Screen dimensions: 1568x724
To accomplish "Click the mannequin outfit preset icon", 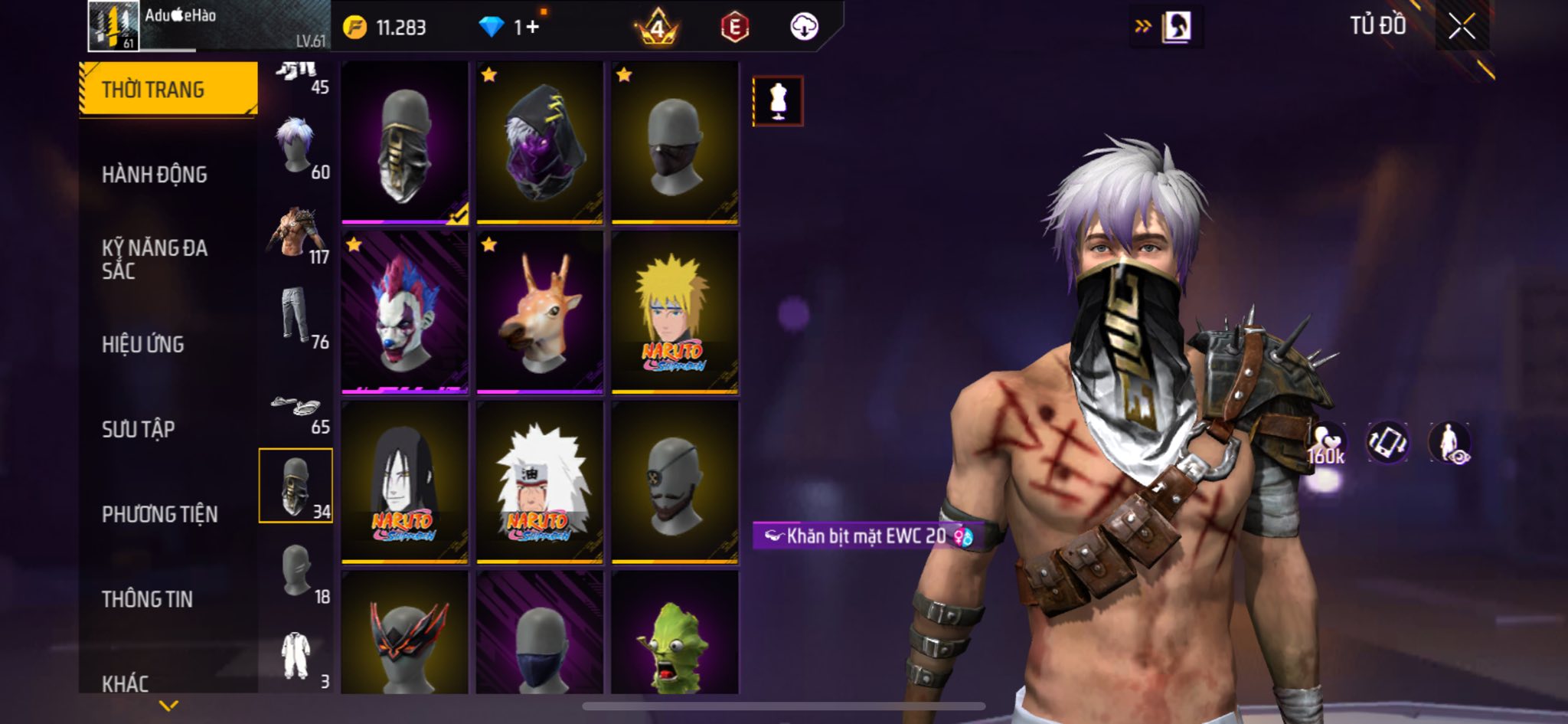I will point(778,100).
